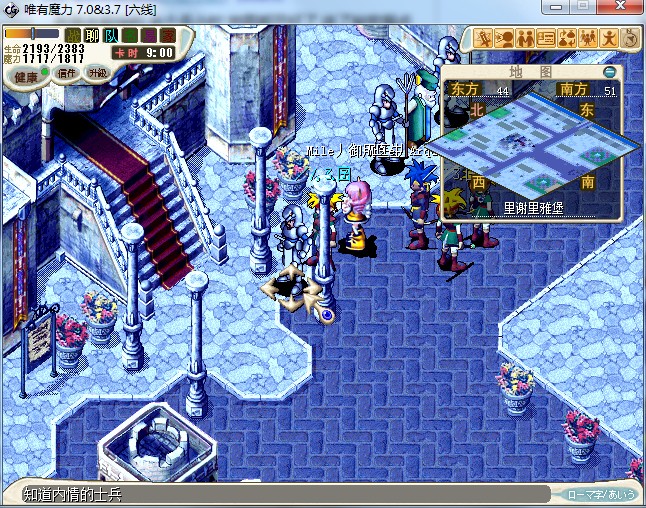Toggle the 聊 chat mode button

[x=92, y=36]
